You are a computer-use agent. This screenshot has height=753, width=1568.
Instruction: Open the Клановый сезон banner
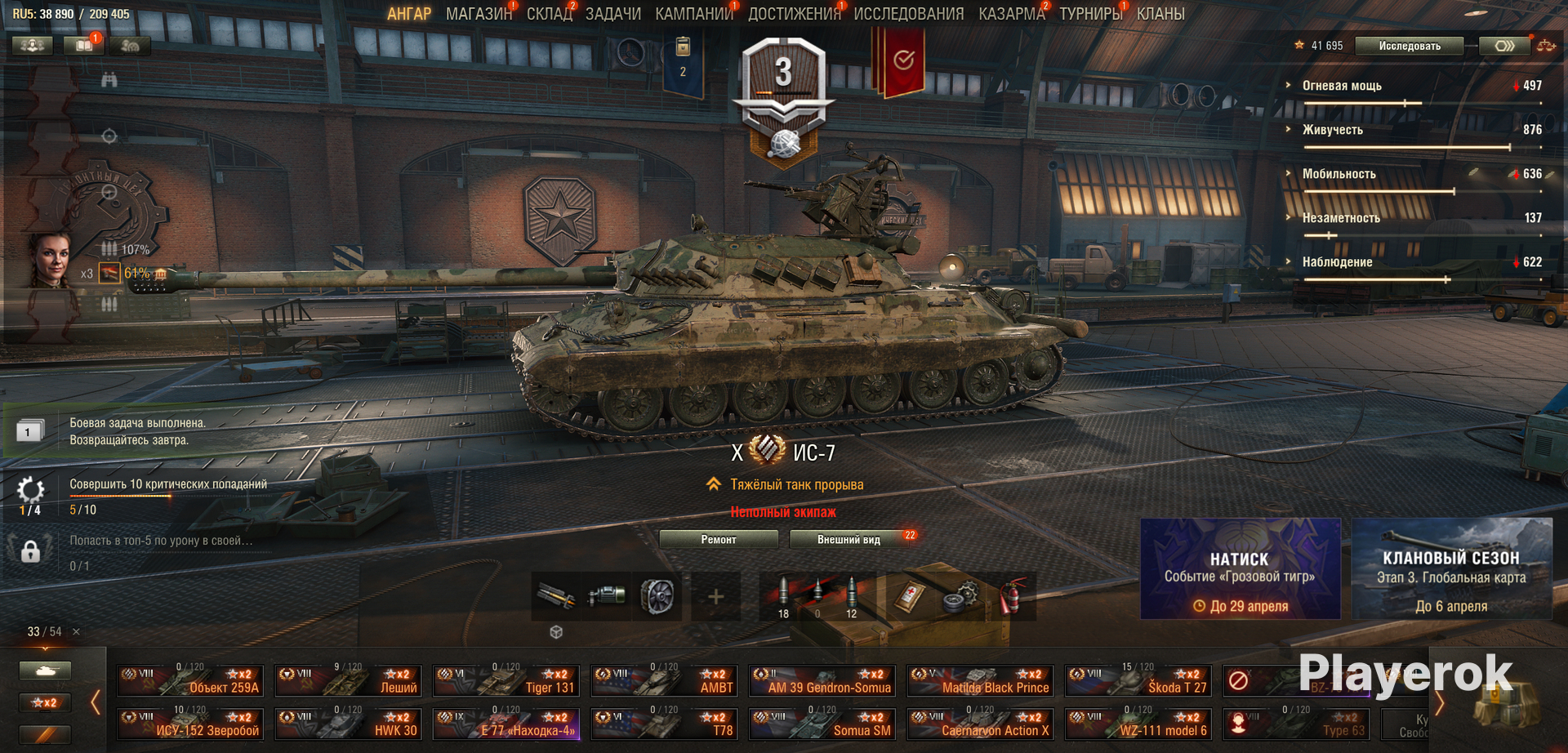pyautogui.click(x=1451, y=569)
